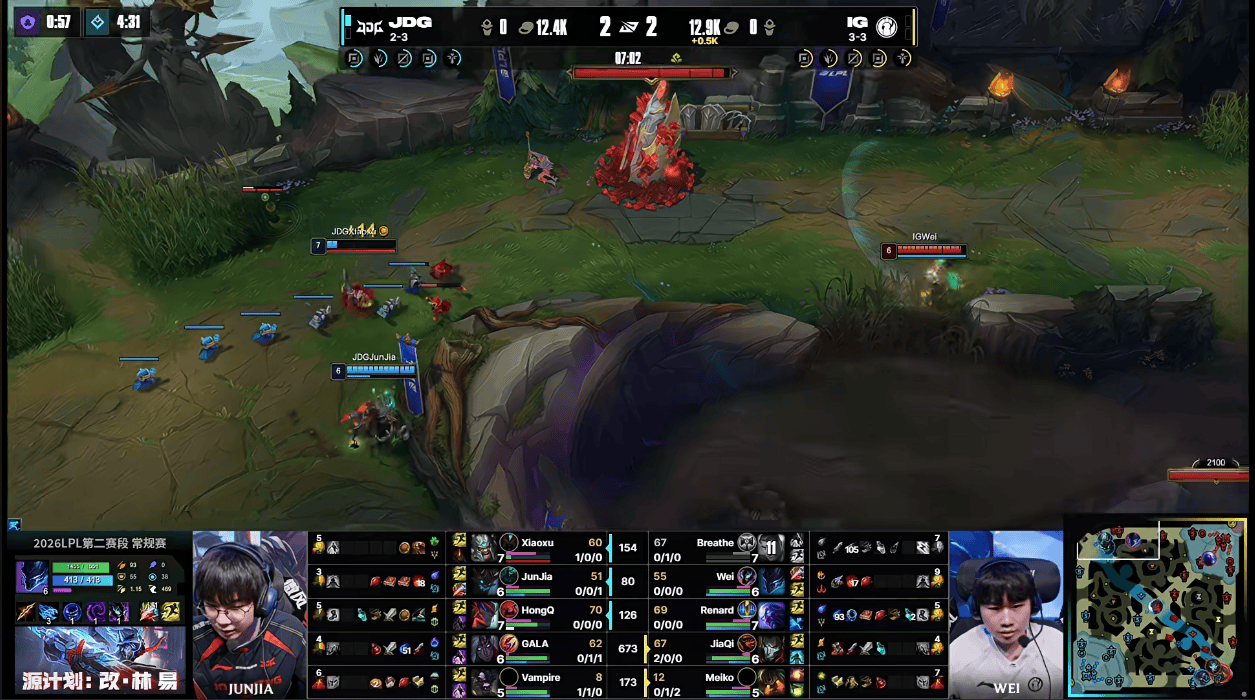This screenshot has width=1255, height=700.
Task: Click the purple Baron respawn timer icon
Action: pyautogui.click(x=27, y=21)
